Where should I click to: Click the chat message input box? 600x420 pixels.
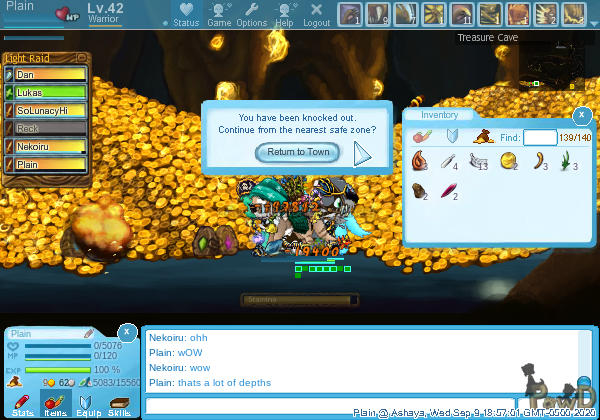coord(245,405)
